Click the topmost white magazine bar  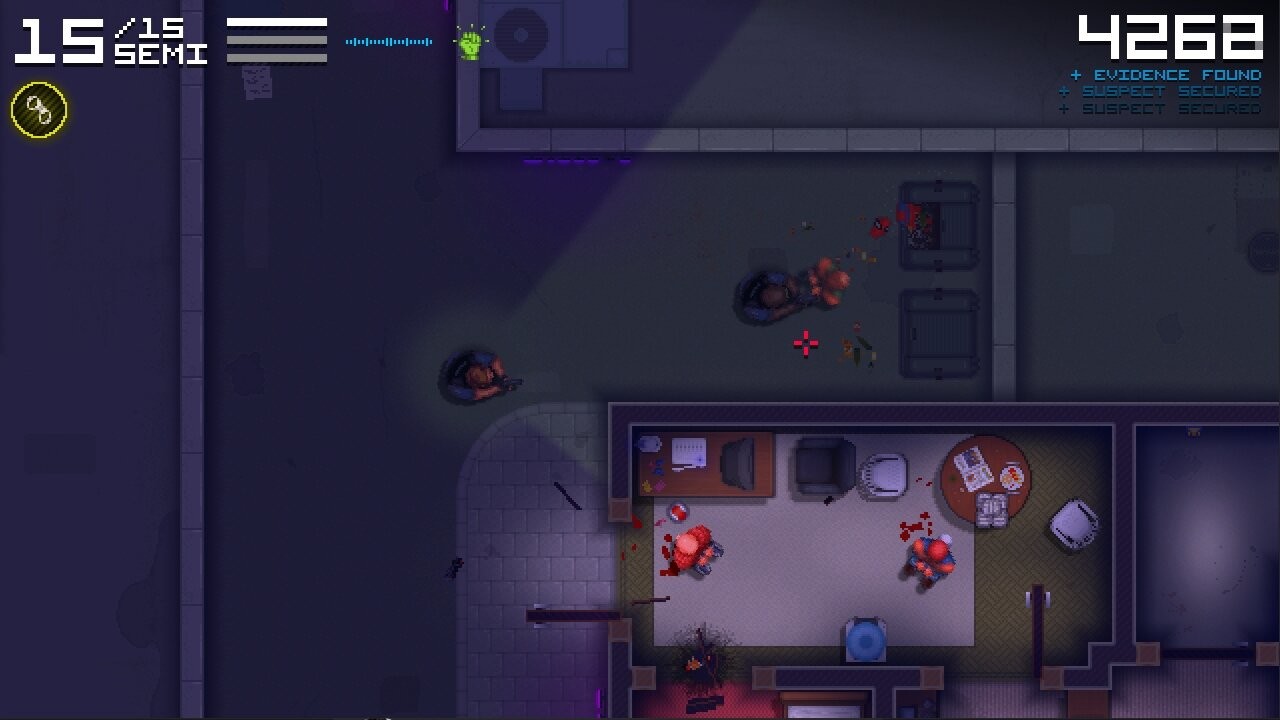(278, 23)
